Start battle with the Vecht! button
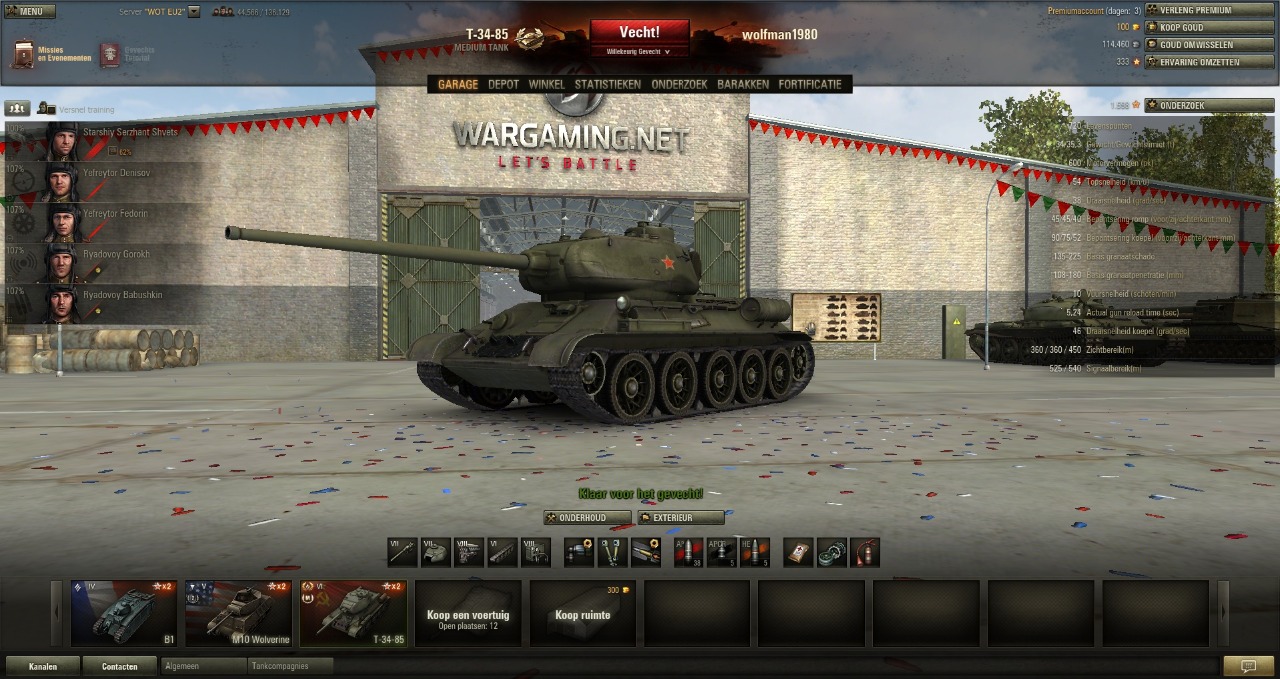The height and width of the screenshot is (679, 1280). pyautogui.click(x=639, y=33)
